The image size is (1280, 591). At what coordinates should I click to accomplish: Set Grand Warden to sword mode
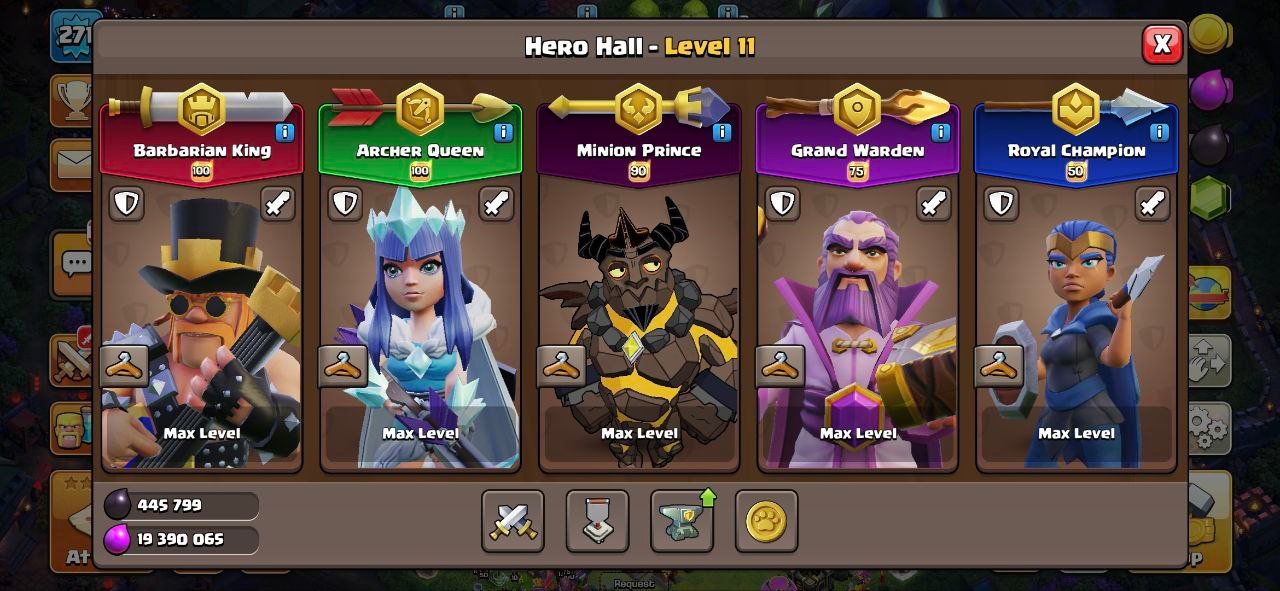click(x=934, y=204)
